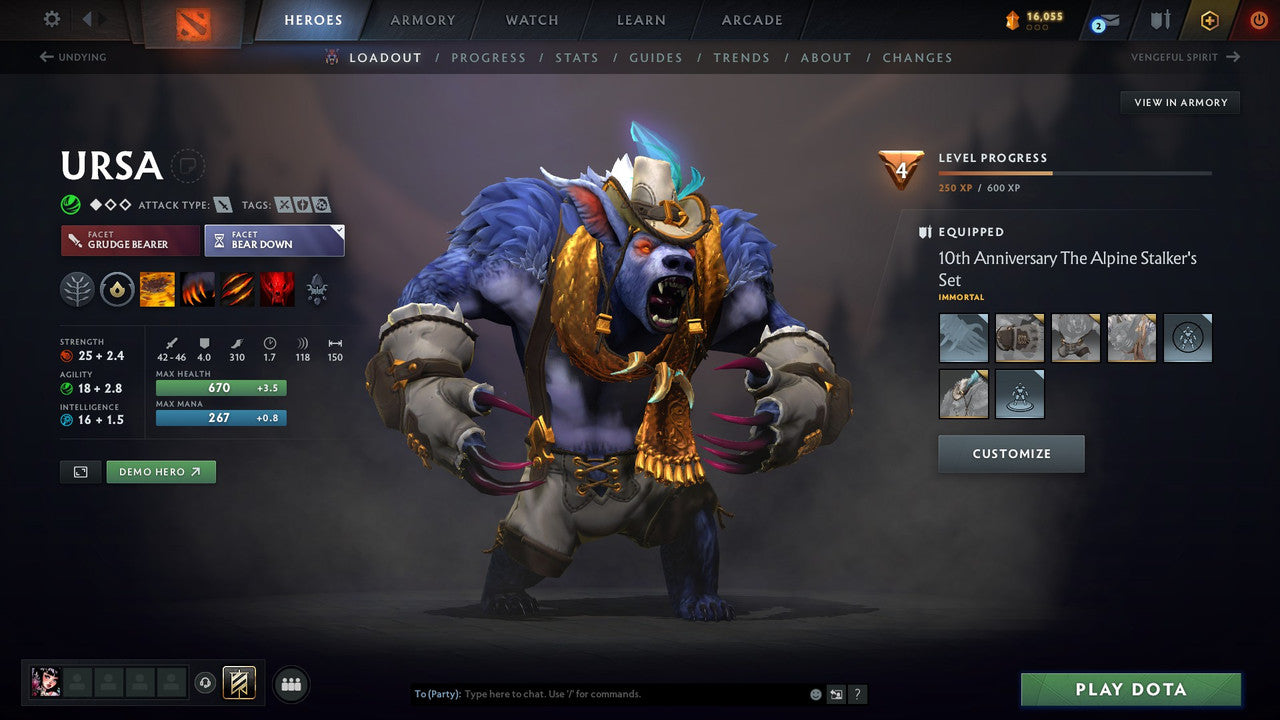Viewport: 1280px width, 720px height.
Task: Switch to the Heroes tab
Action: coord(313,19)
